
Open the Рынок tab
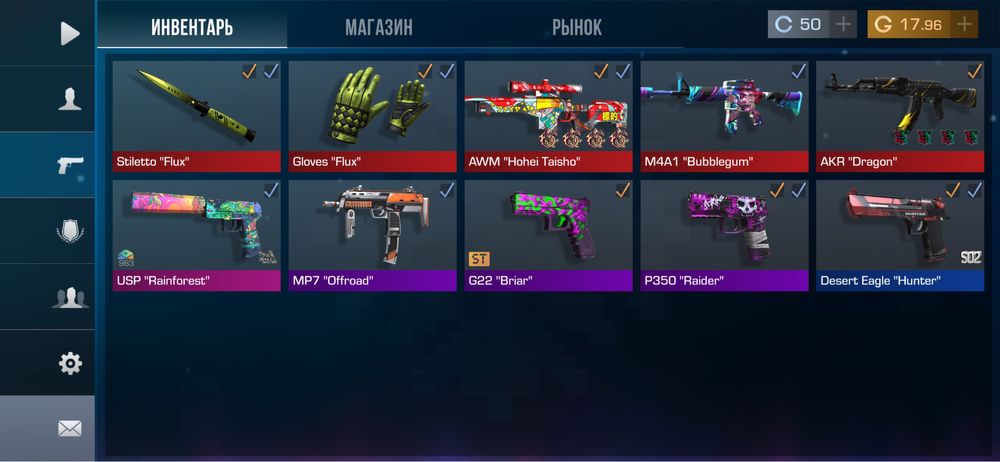pyautogui.click(x=577, y=27)
